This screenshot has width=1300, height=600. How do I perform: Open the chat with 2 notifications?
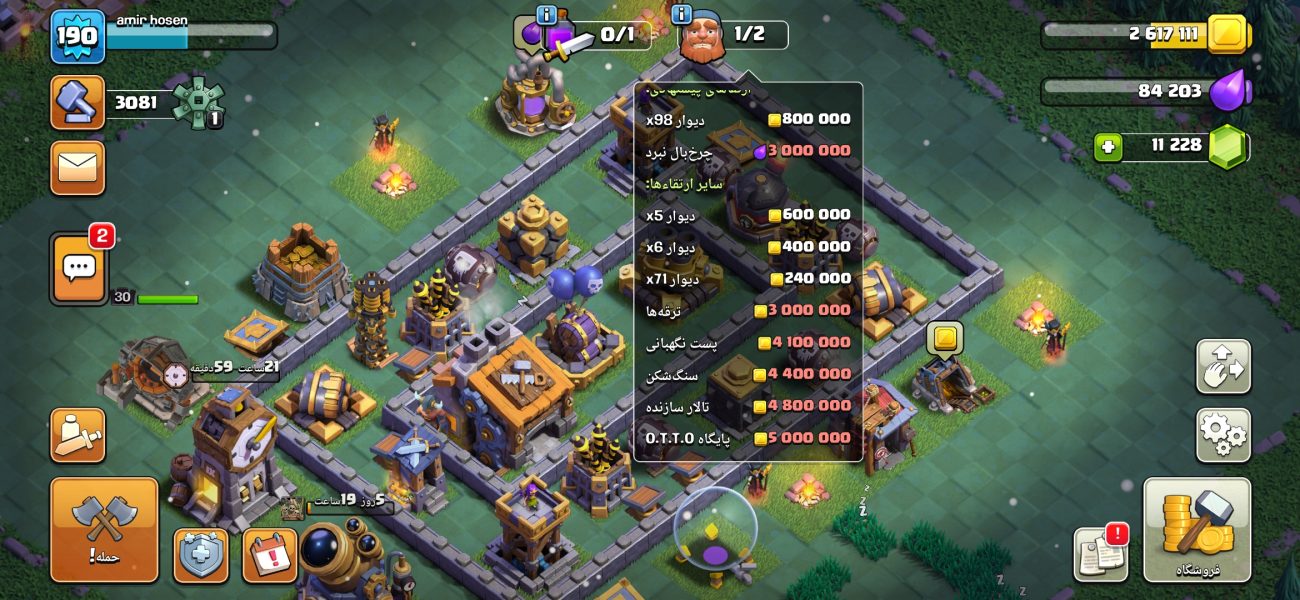tap(79, 267)
